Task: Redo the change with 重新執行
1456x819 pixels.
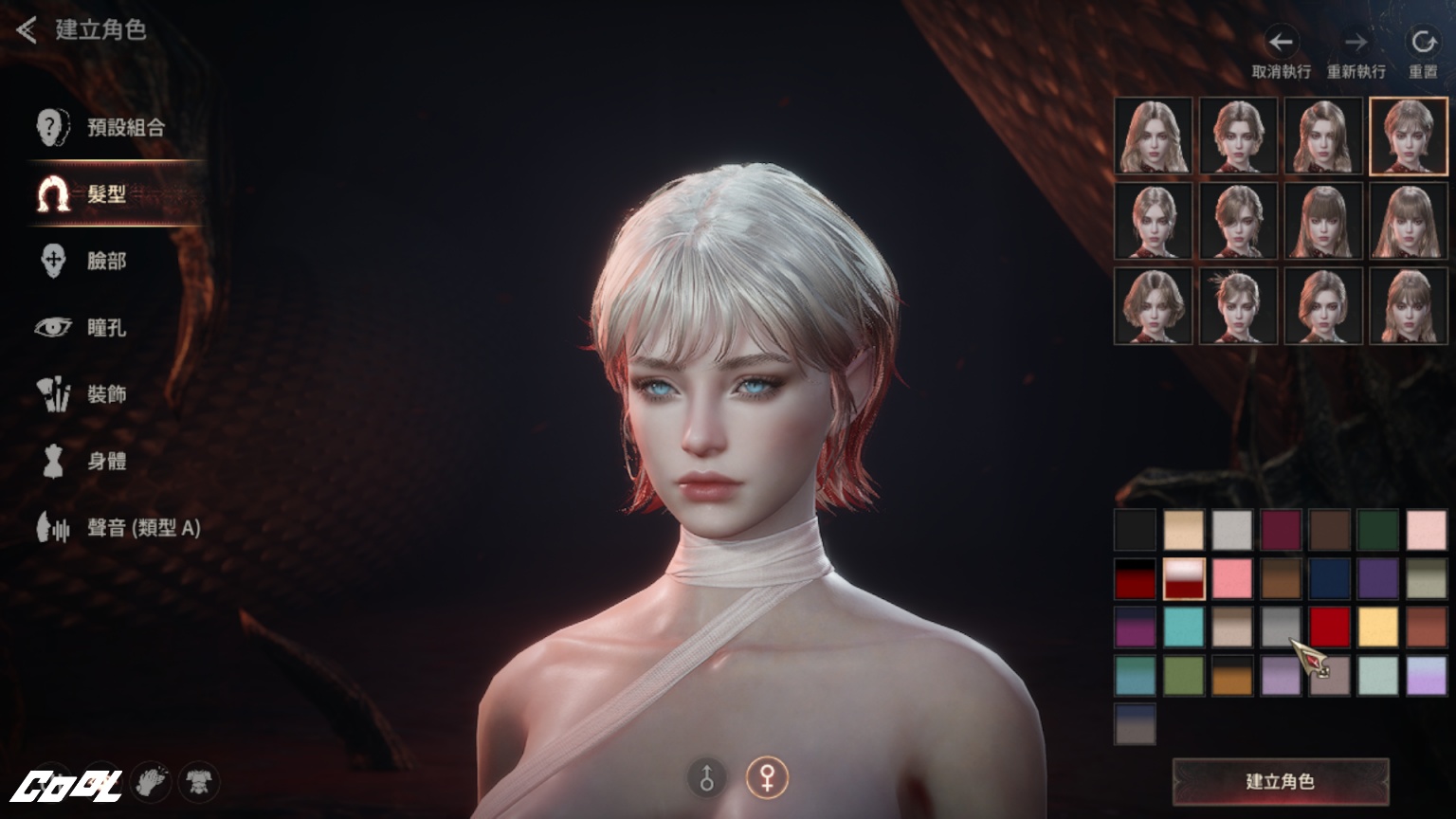Action: pos(1356,53)
